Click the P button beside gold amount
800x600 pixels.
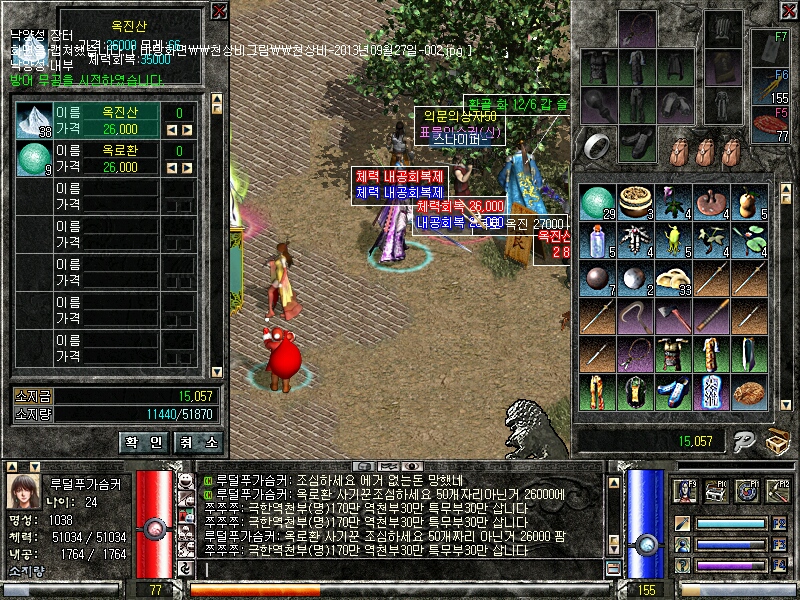pyautogui.click(x=742, y=440)
